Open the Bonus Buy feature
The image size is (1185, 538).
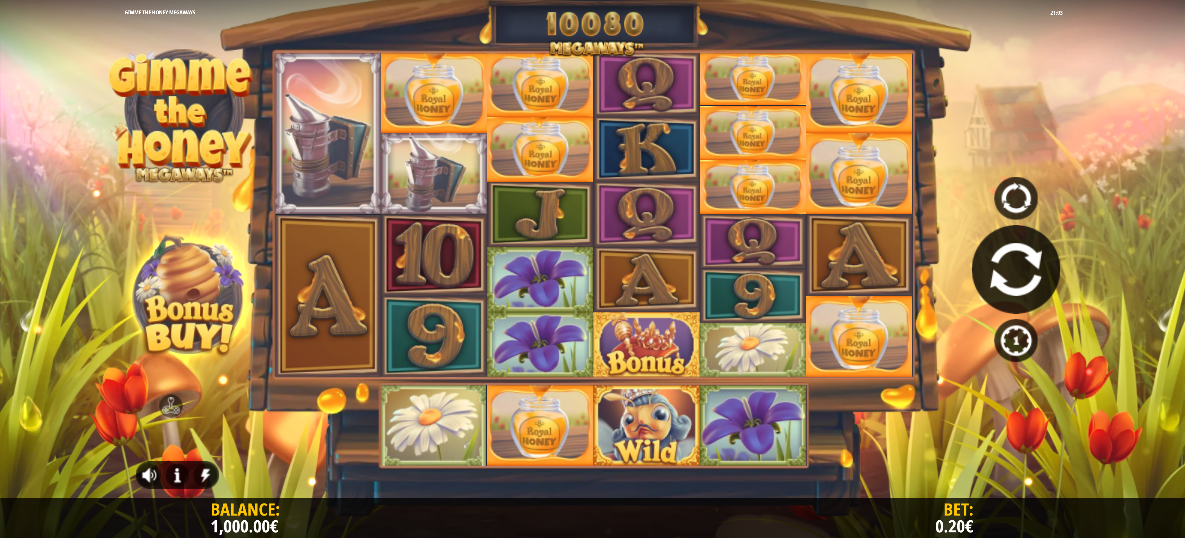point(183,301)
